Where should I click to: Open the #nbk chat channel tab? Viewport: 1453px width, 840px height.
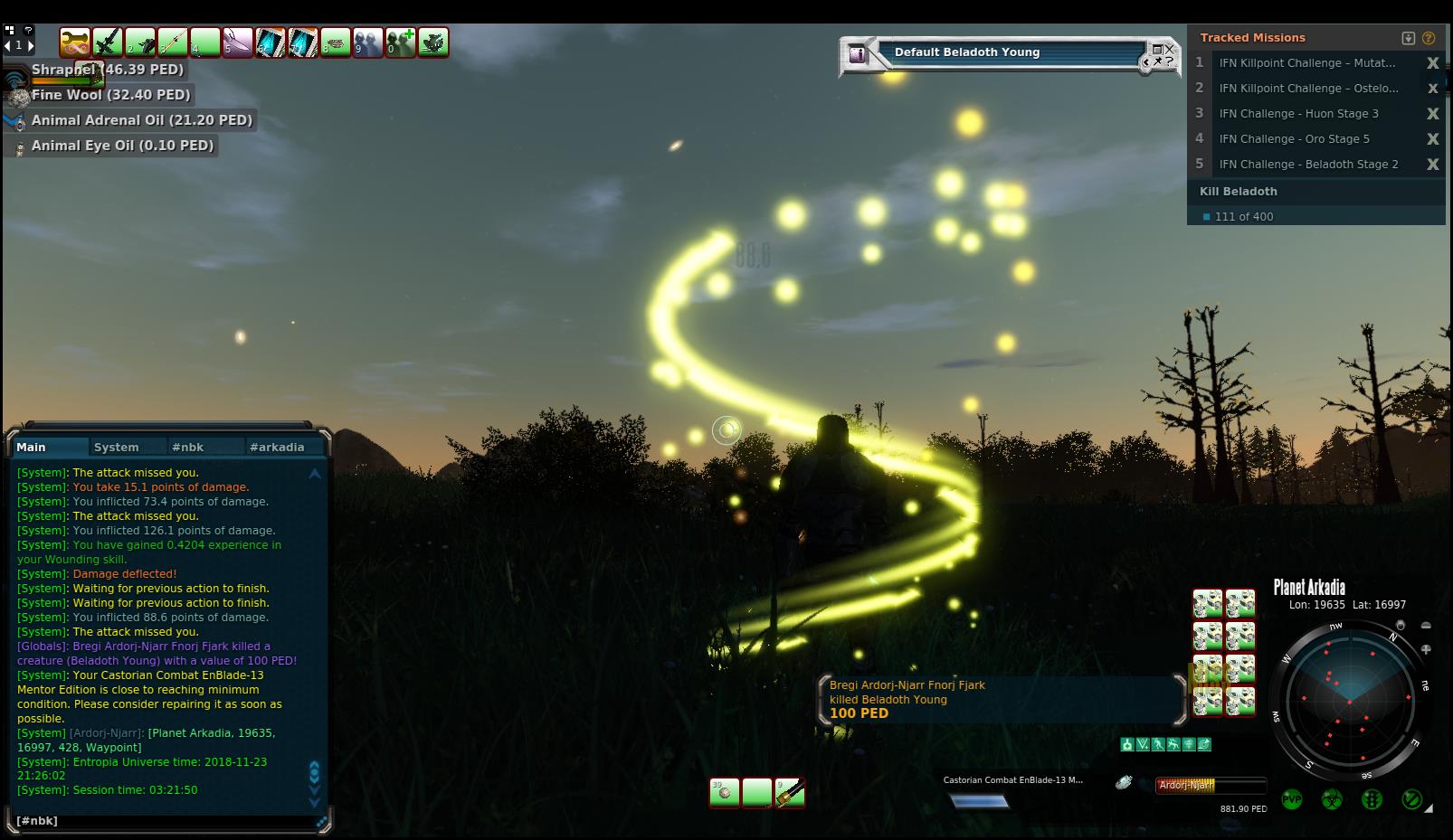188,447
